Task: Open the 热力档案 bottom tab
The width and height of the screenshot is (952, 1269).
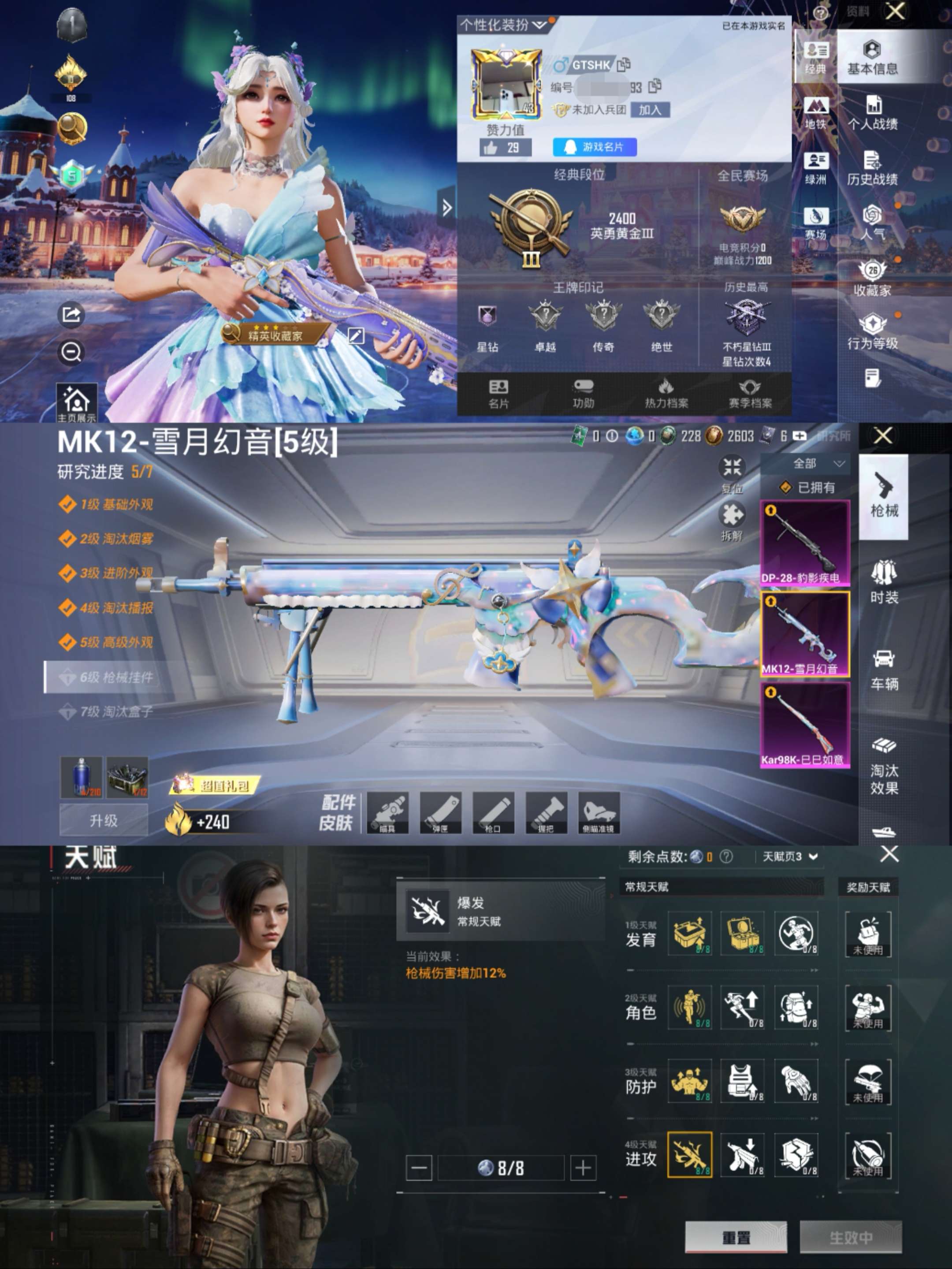Action: [666, 394]
